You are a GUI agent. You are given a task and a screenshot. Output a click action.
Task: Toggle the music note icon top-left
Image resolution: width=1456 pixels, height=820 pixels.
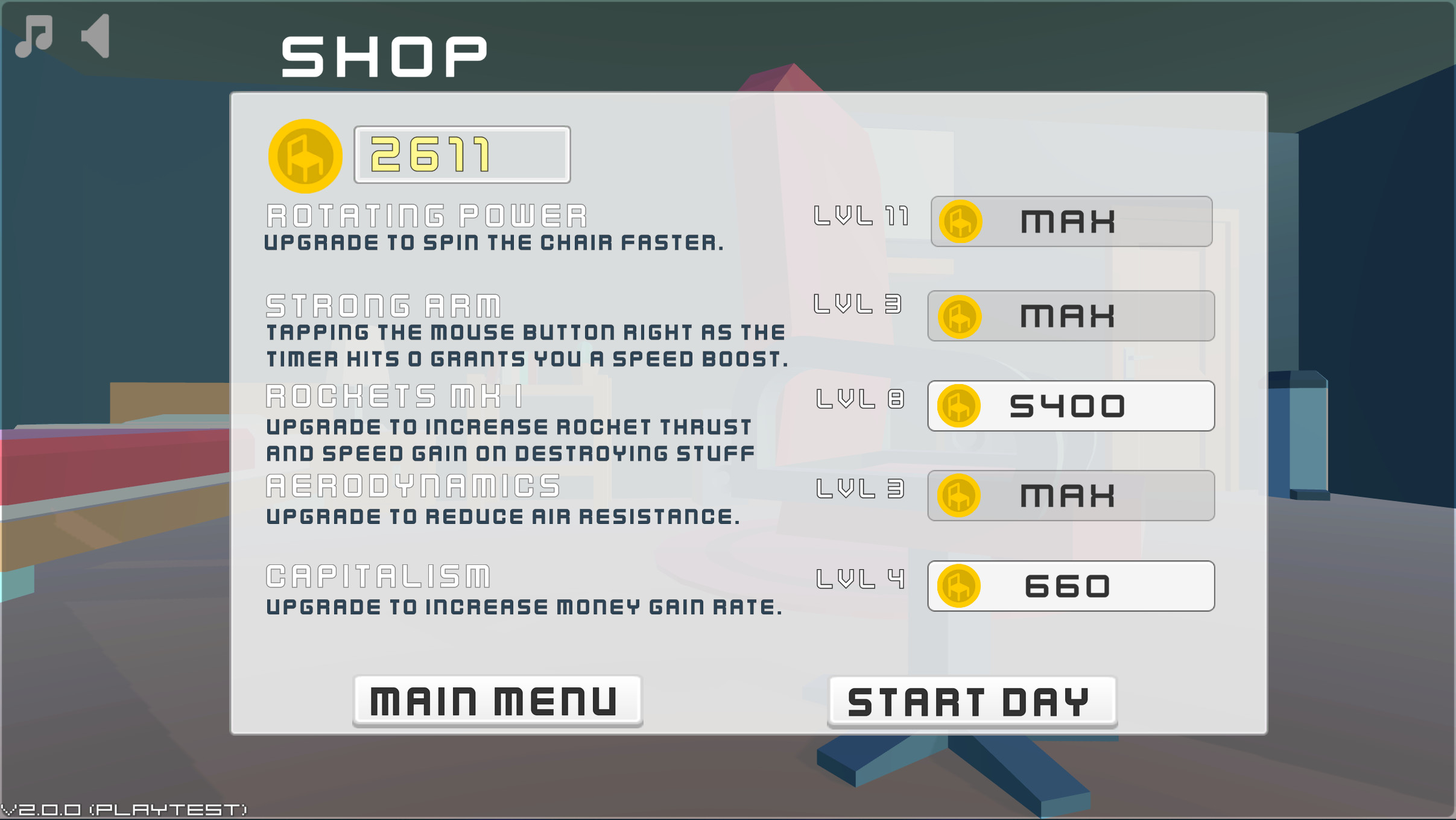[34, 36]
